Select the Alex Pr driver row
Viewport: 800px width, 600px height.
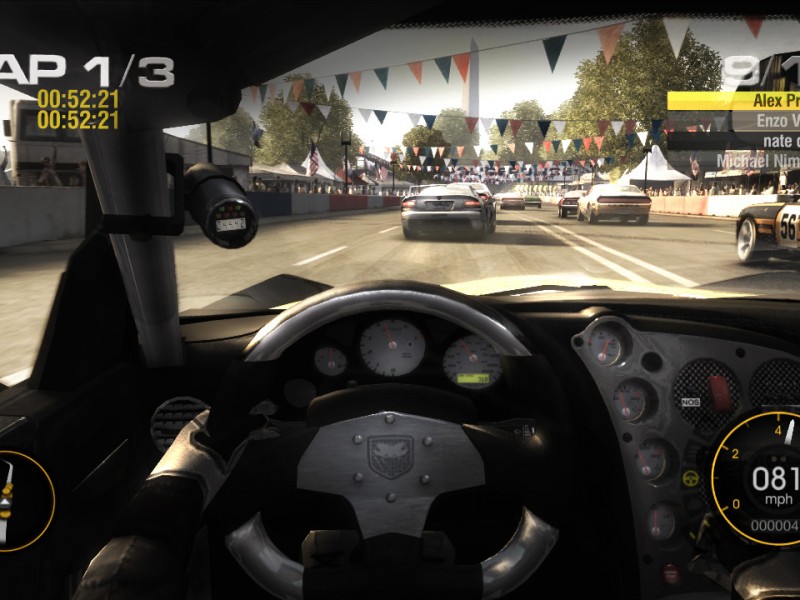pos(735,100)
